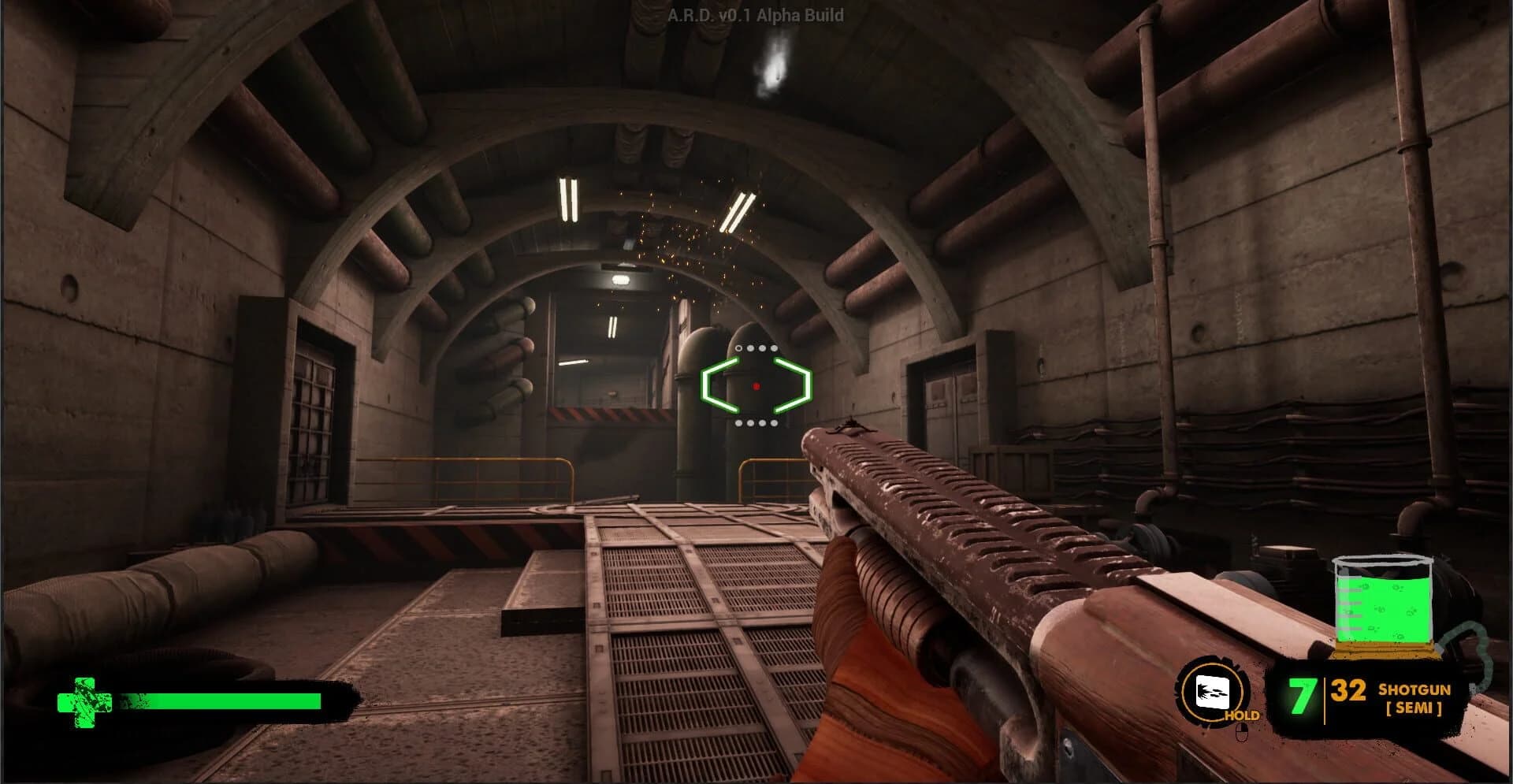Click the white indicator dots above the reticle
The width and height of the screenshot is (1513, 784).
coord(756,347)
